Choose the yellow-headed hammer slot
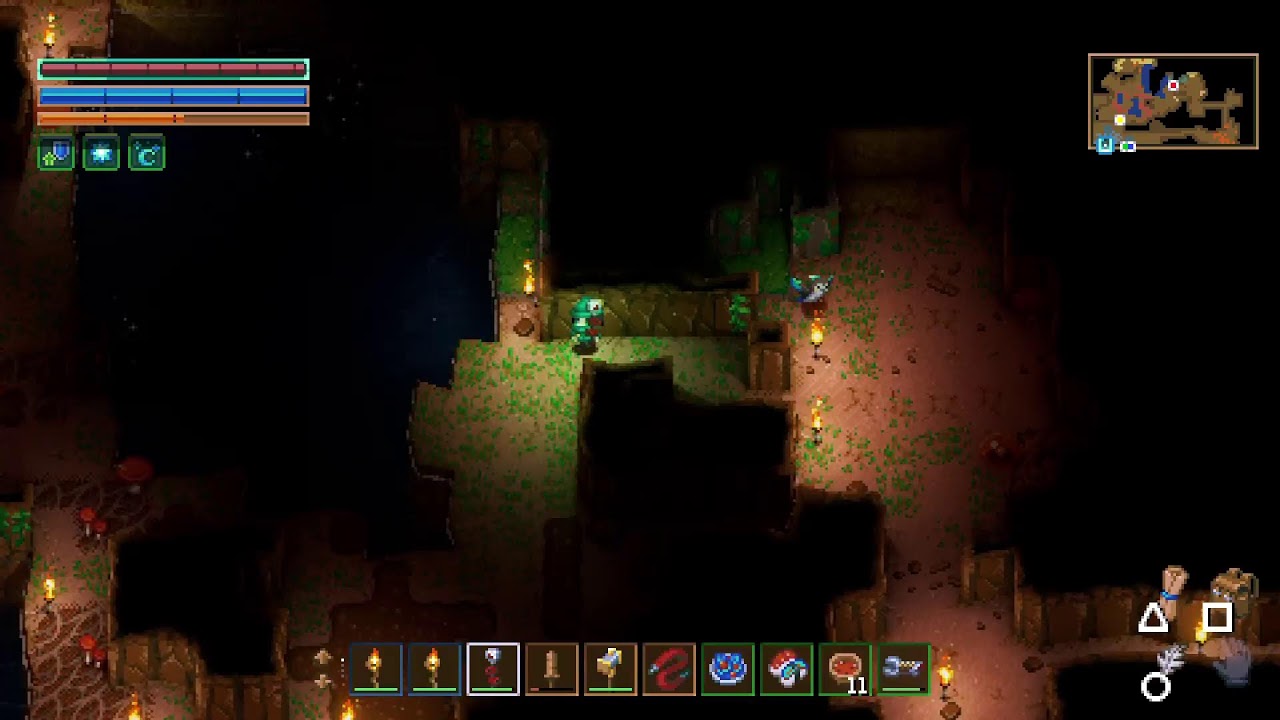Image resolution: width=1280 pixels, height=720 pixels. (610, 669)
